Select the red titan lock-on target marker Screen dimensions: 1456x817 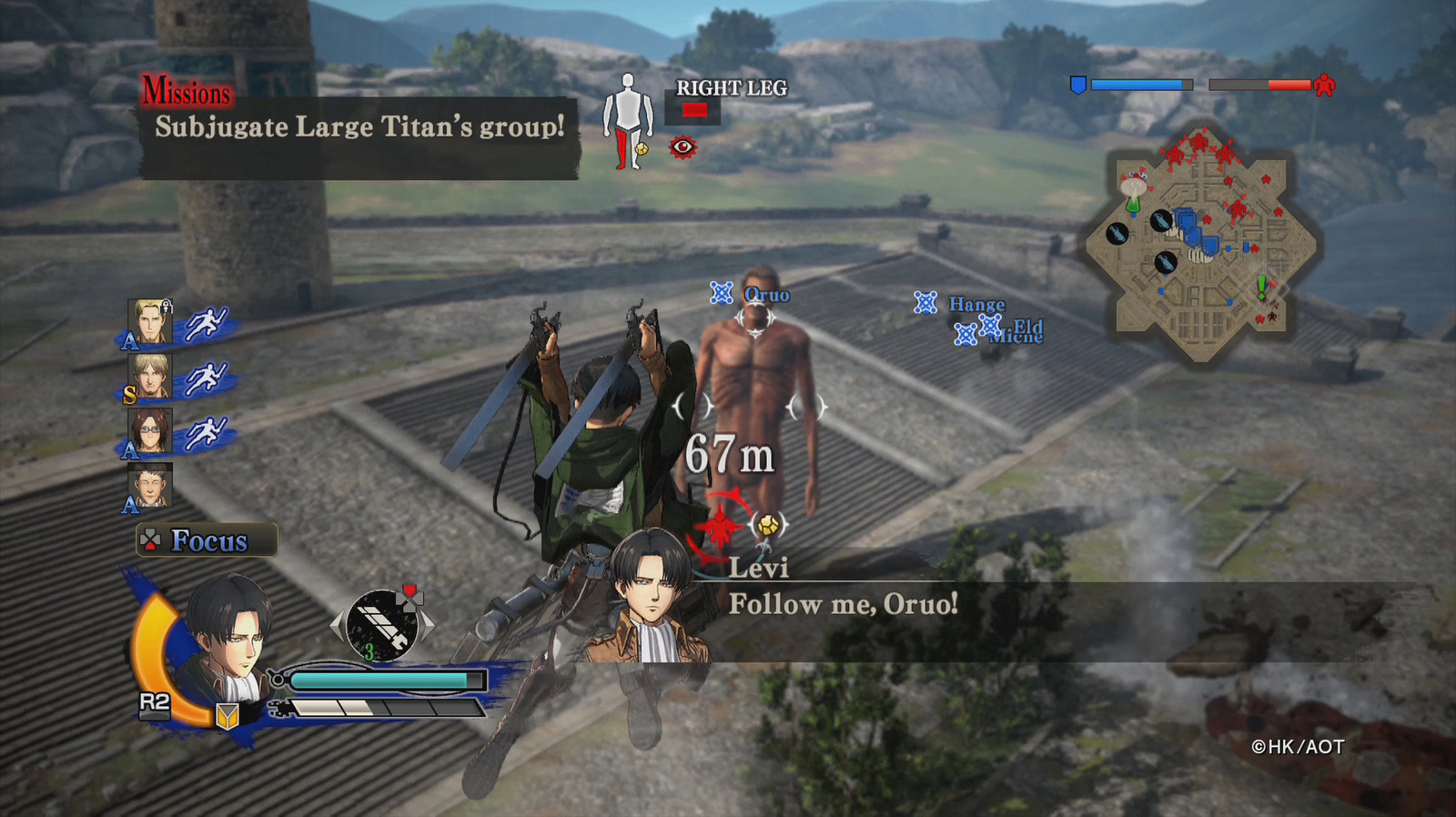tap(720, 527)
